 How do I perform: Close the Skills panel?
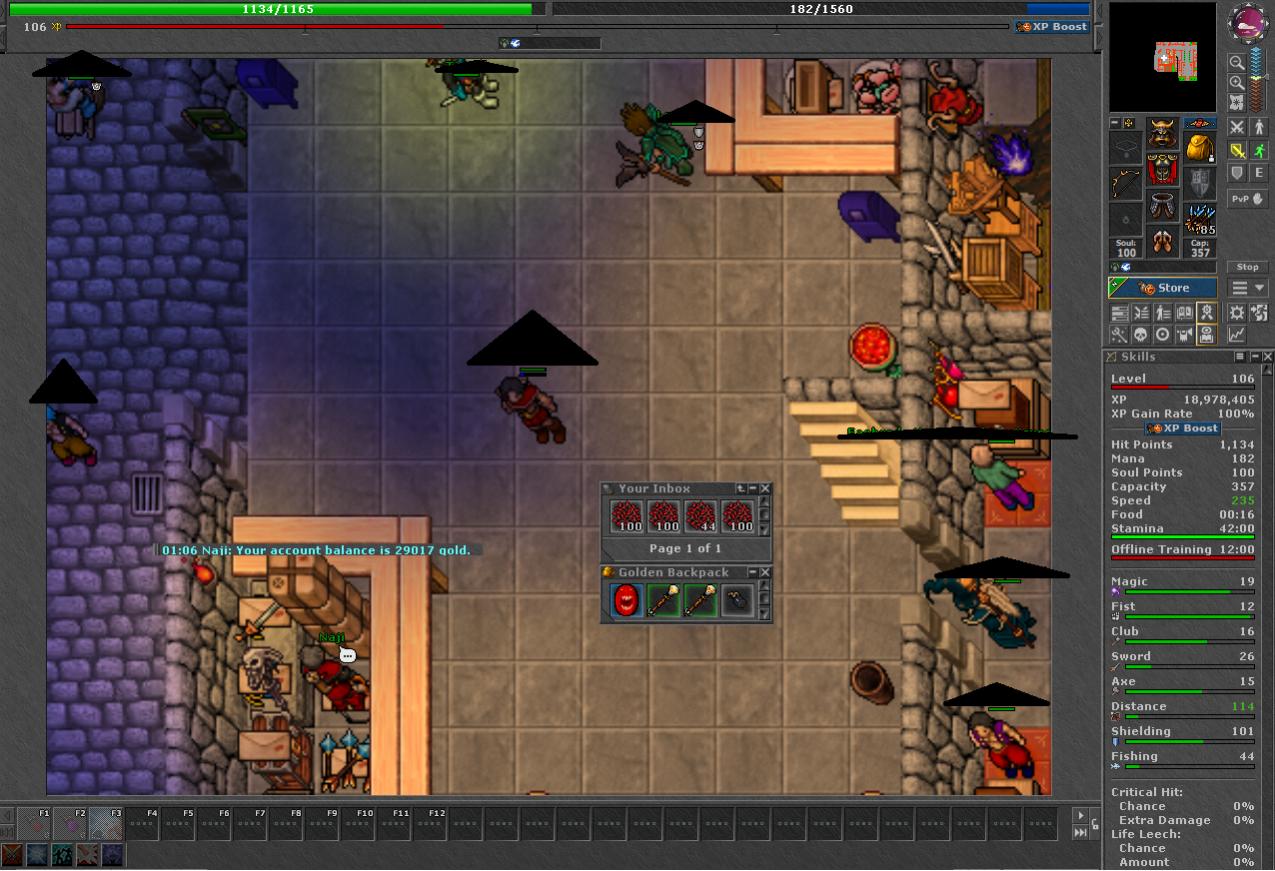pyautogui.click(x=1267, y=357)
